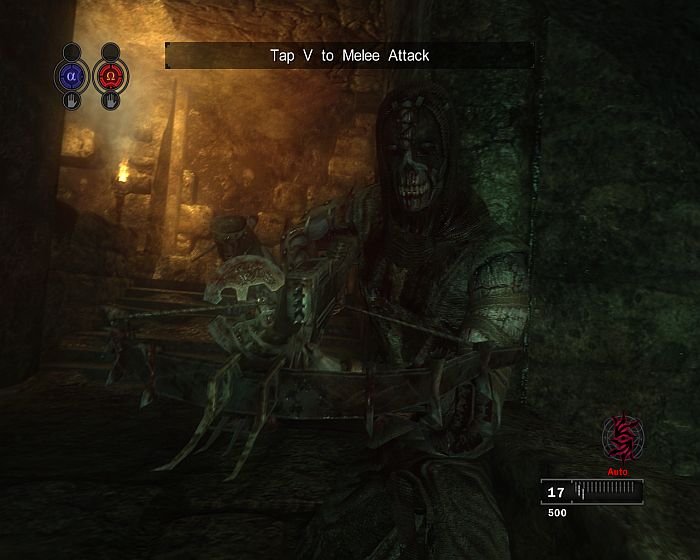This screenshot has height=560, width=700.
Task: Select the blue alpha power icon
Action: (71, 75)
